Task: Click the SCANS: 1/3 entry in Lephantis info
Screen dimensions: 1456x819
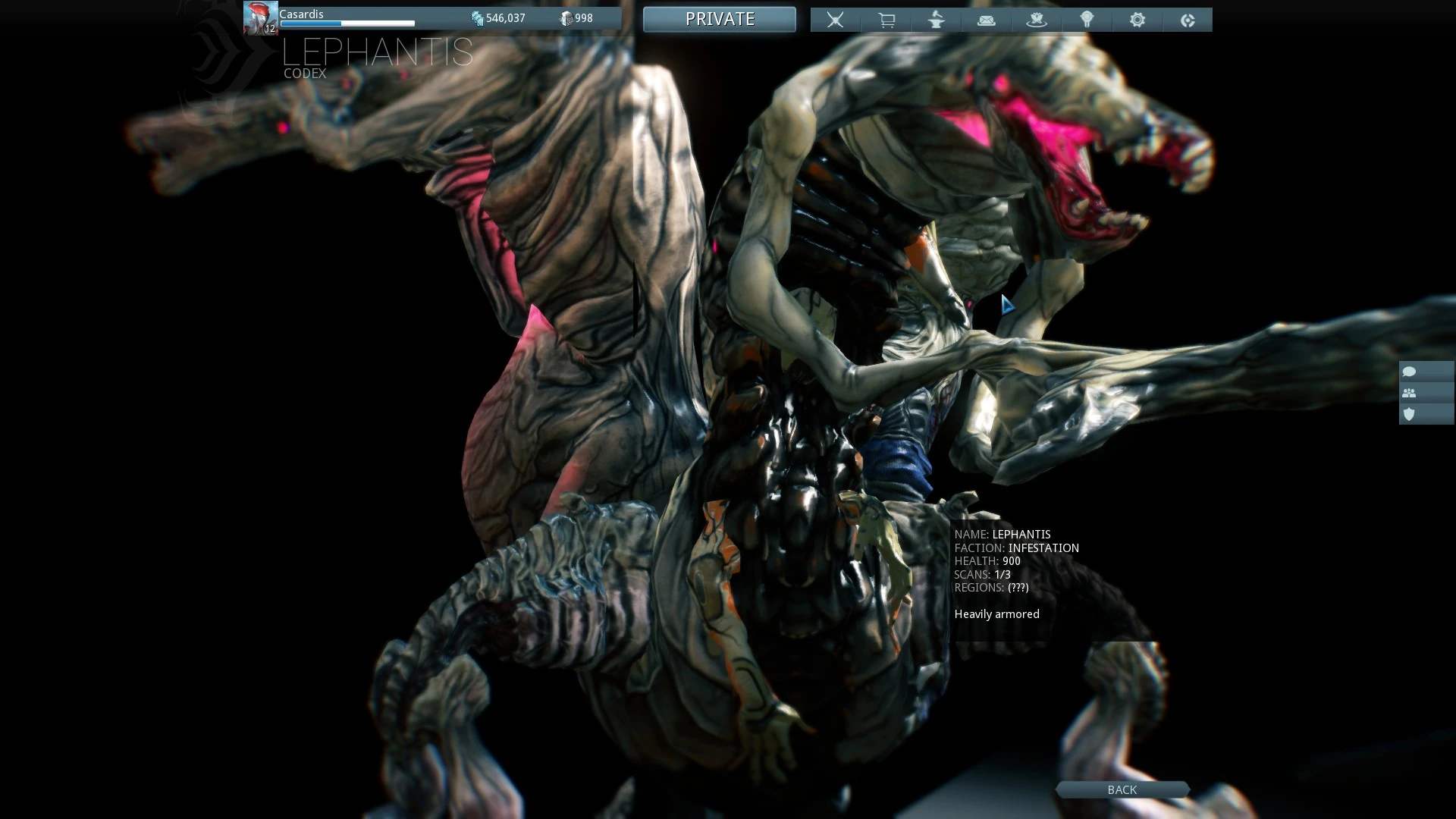Action: point(981,574)
